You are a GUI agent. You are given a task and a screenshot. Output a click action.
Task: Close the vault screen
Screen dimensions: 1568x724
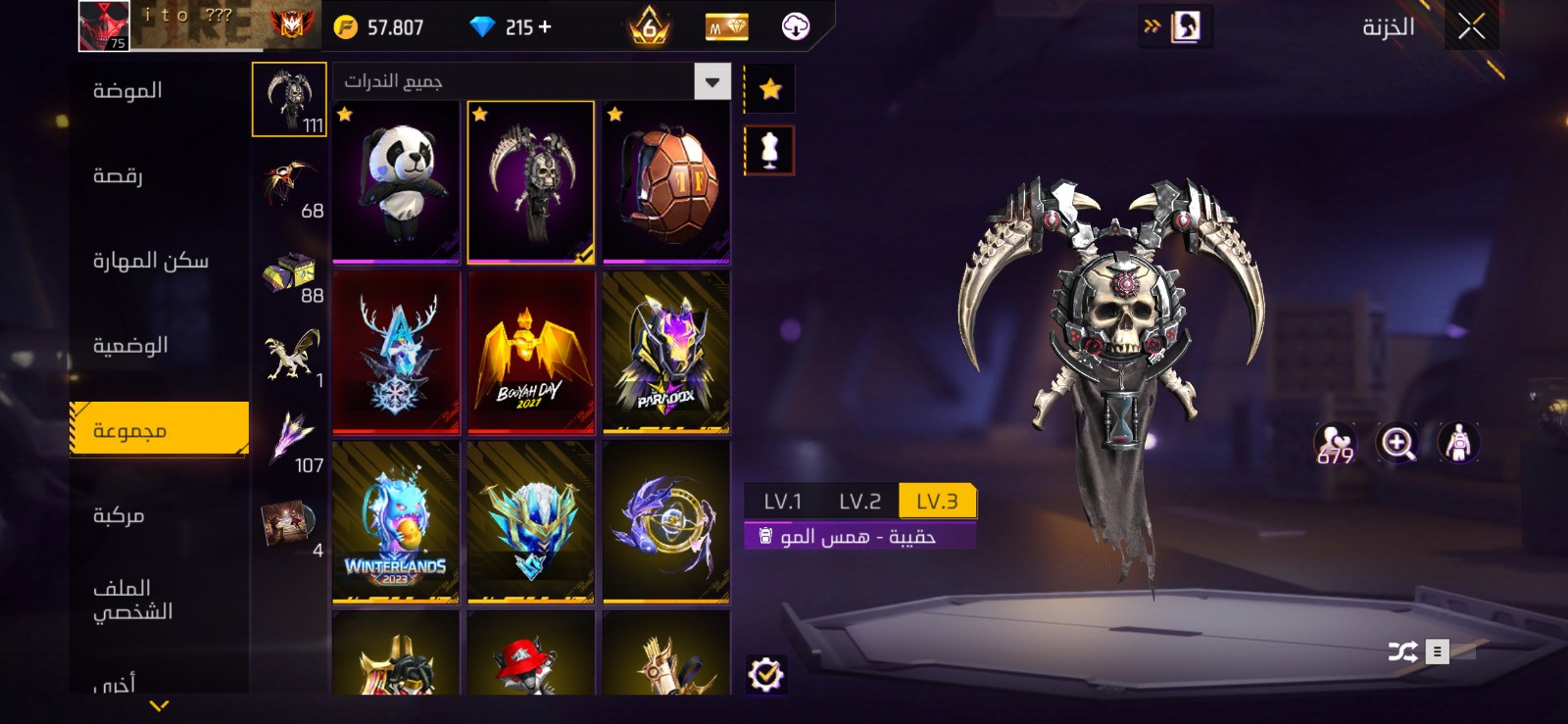(1471, 26)
